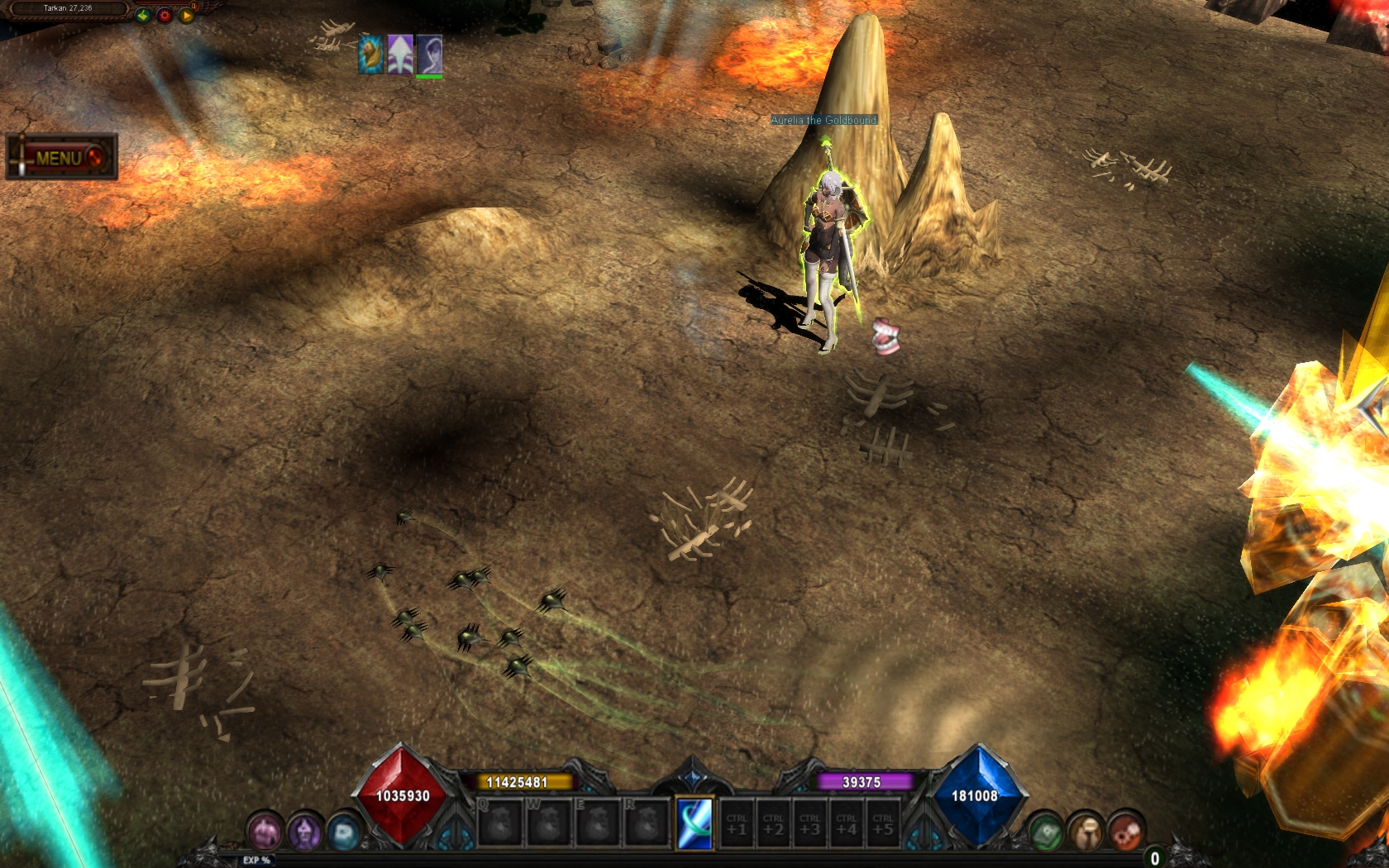Choose the CTRL+3 skill slot

coord(810,823)
